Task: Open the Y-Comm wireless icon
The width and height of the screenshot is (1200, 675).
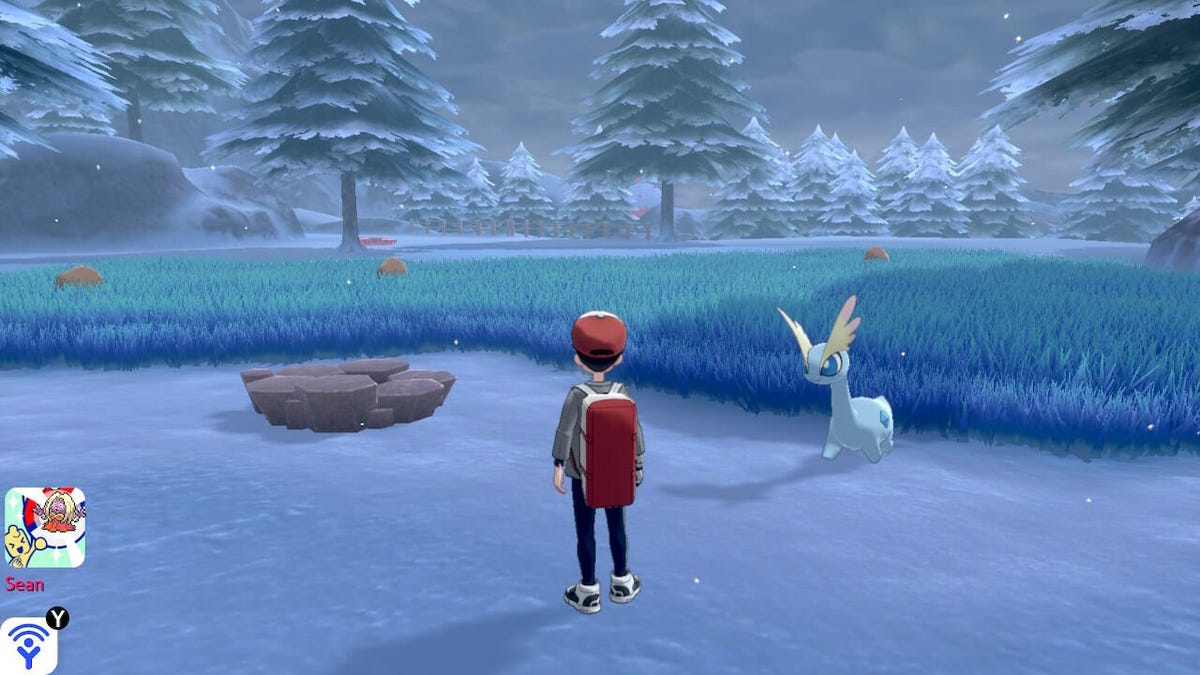Action: coord(27,646)
